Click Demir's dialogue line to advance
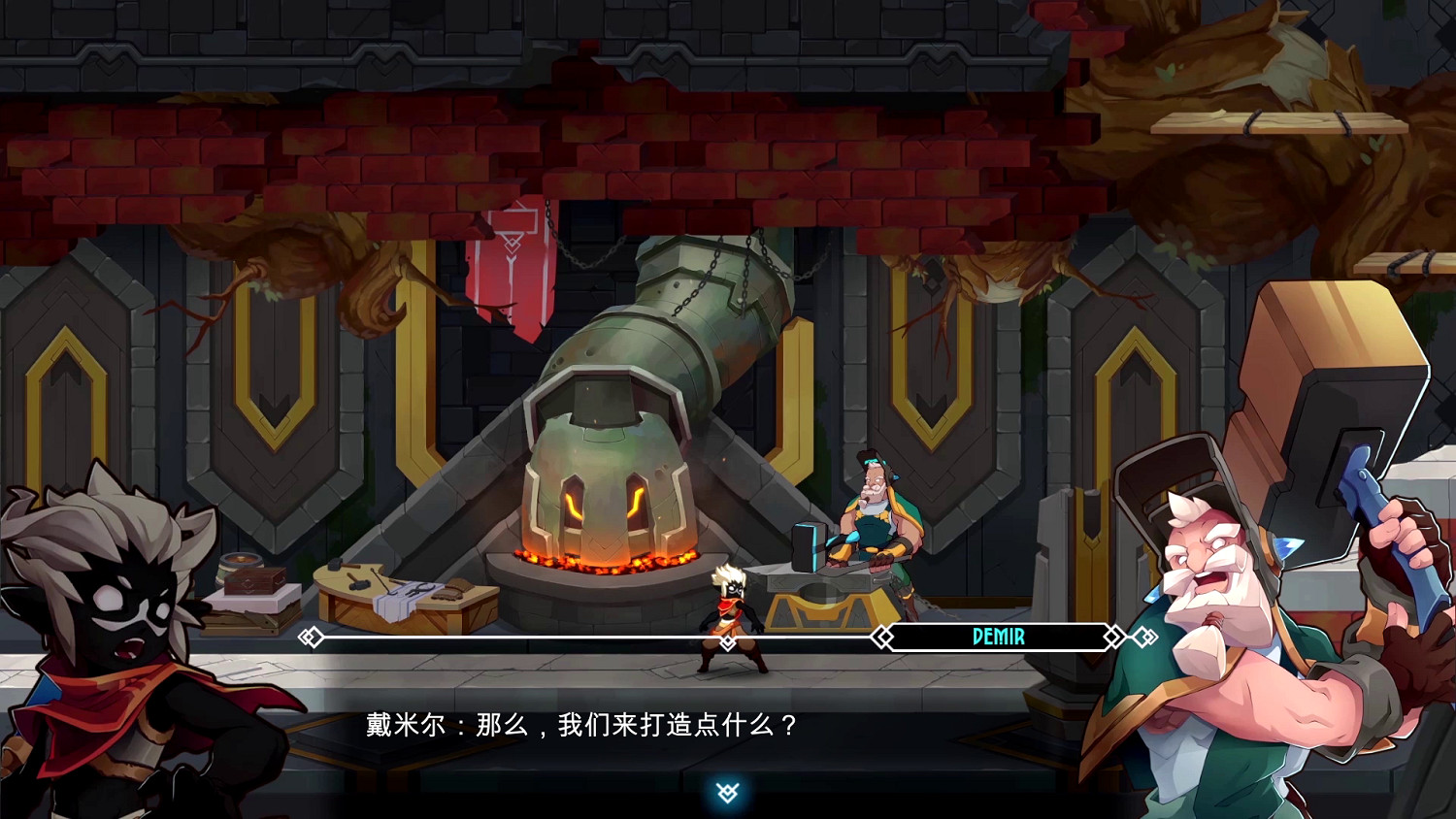Screen dimensions: 1456x819 582,725
